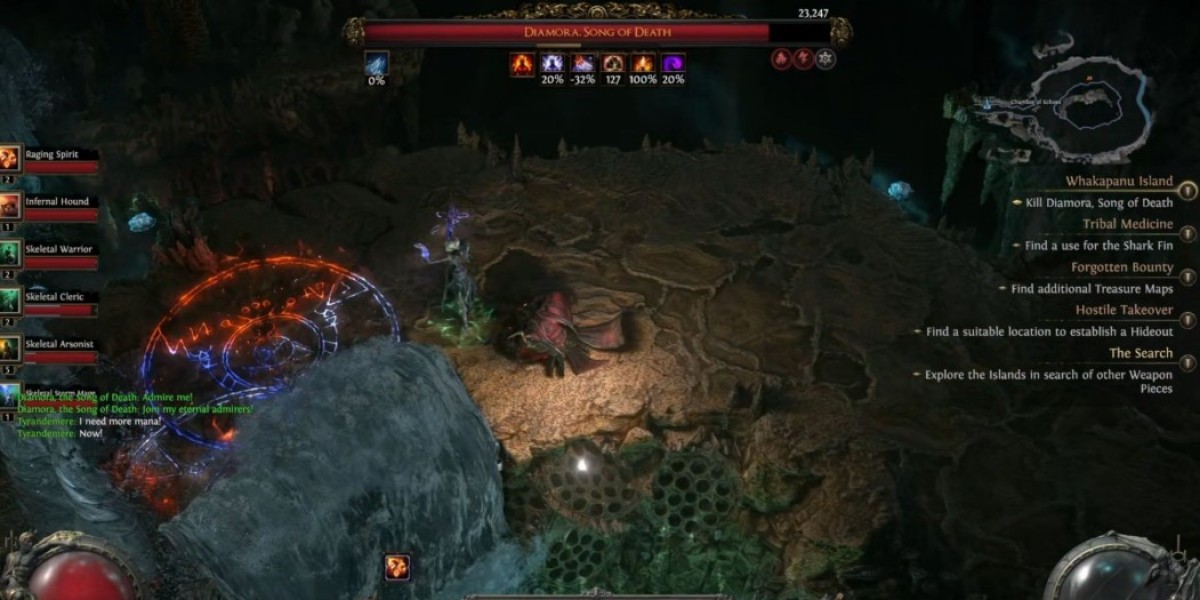Viewport: 1200px width, 600px height.
Task: Toggle the pin beside Whakapanu Island quest
Action: [x=1188, y=189]
